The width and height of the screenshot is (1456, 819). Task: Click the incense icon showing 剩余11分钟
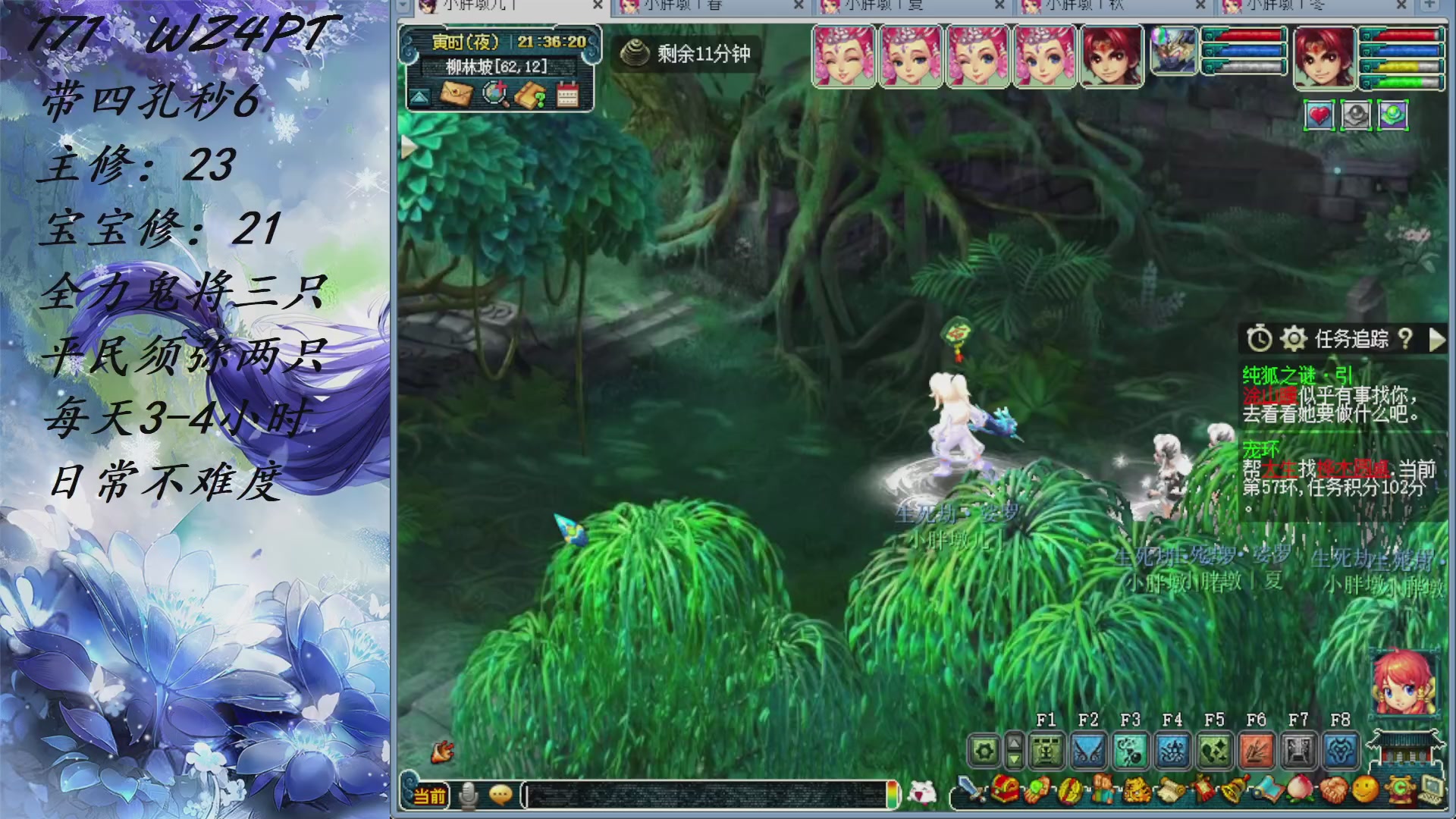point(635,55)
